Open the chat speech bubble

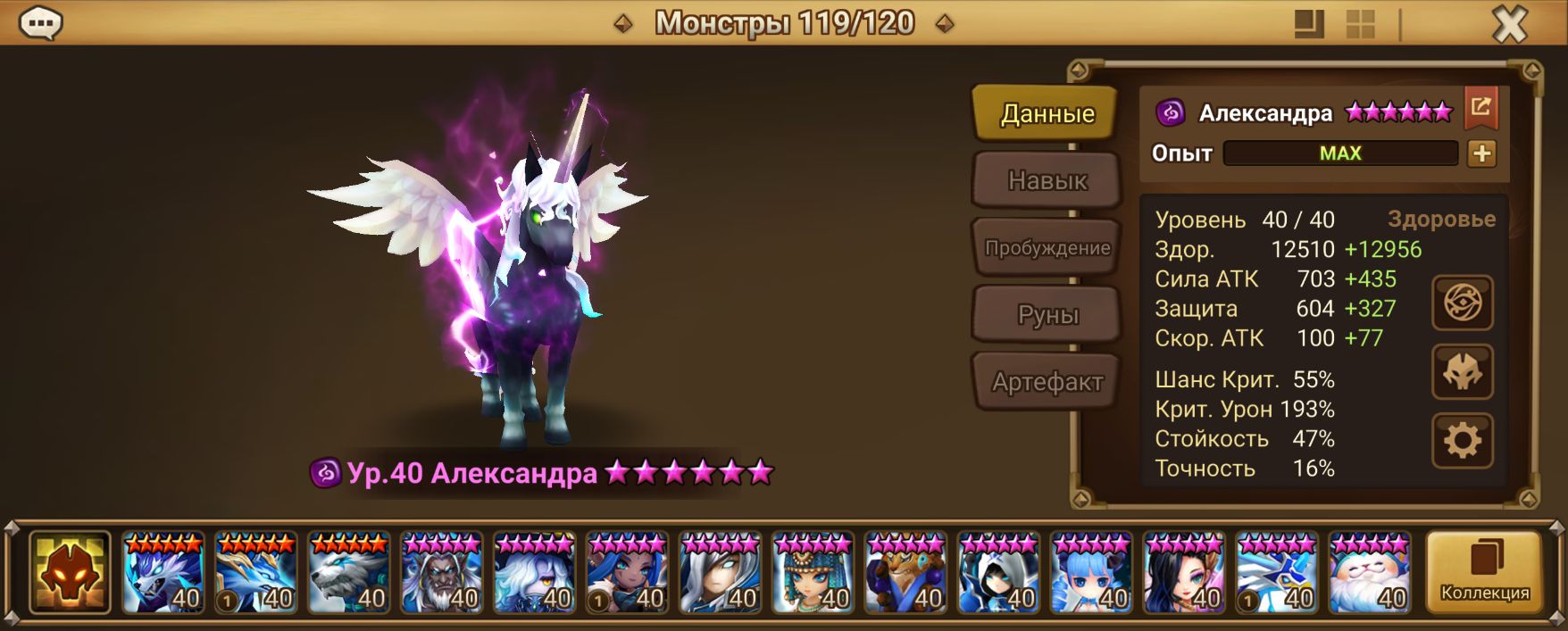40,23
